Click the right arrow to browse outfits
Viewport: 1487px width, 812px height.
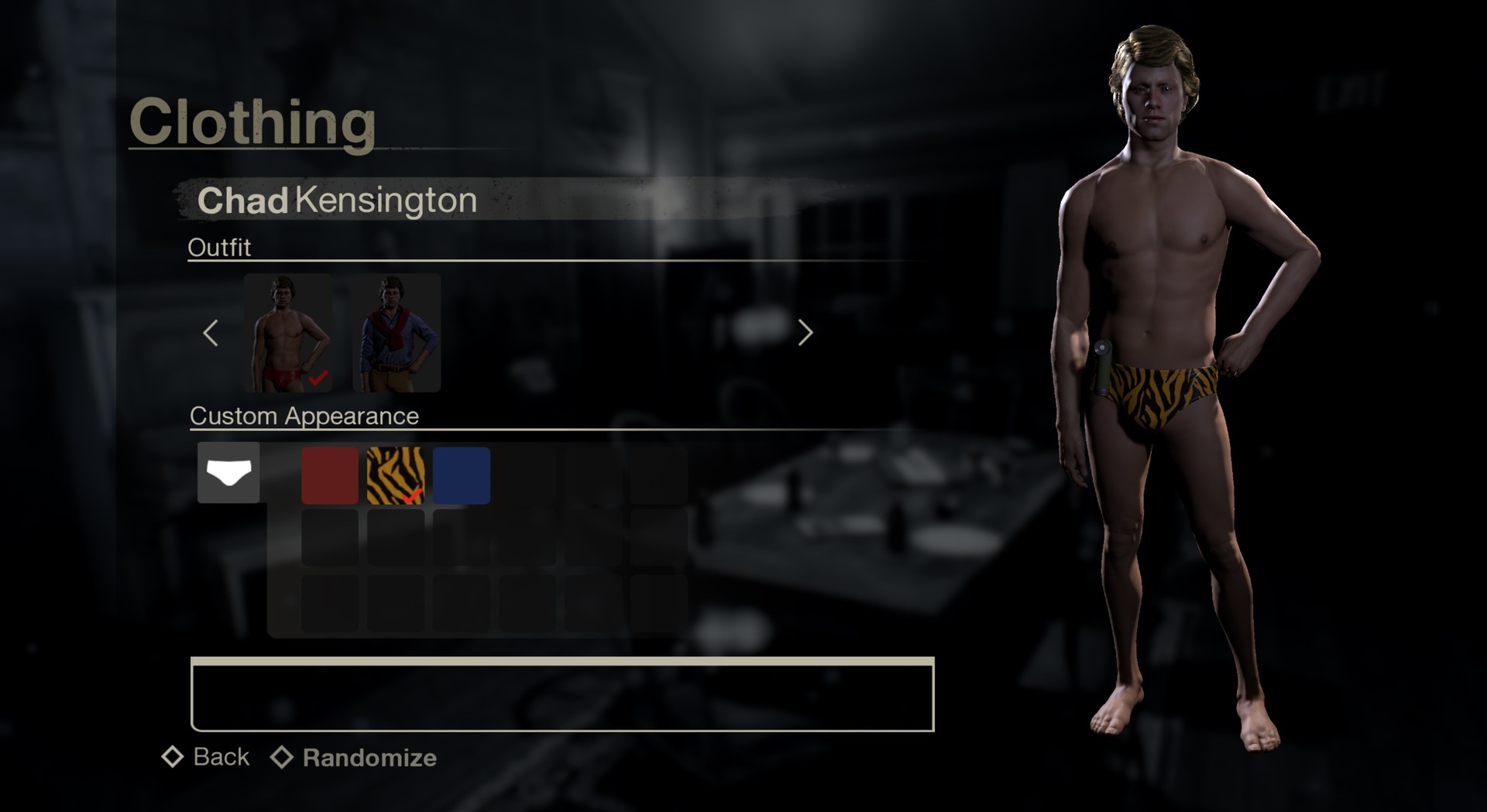coord(805,333)
